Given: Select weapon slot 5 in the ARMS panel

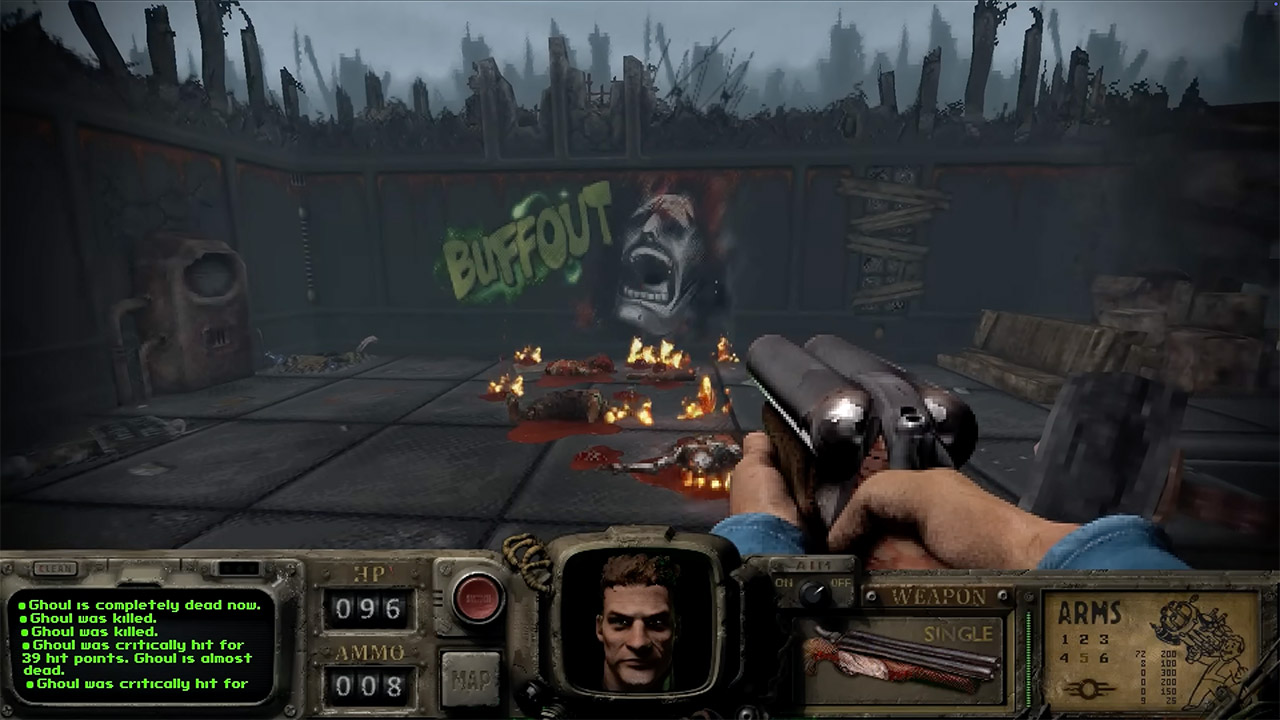Looking at the screenshot, I should coord(1083,657).
